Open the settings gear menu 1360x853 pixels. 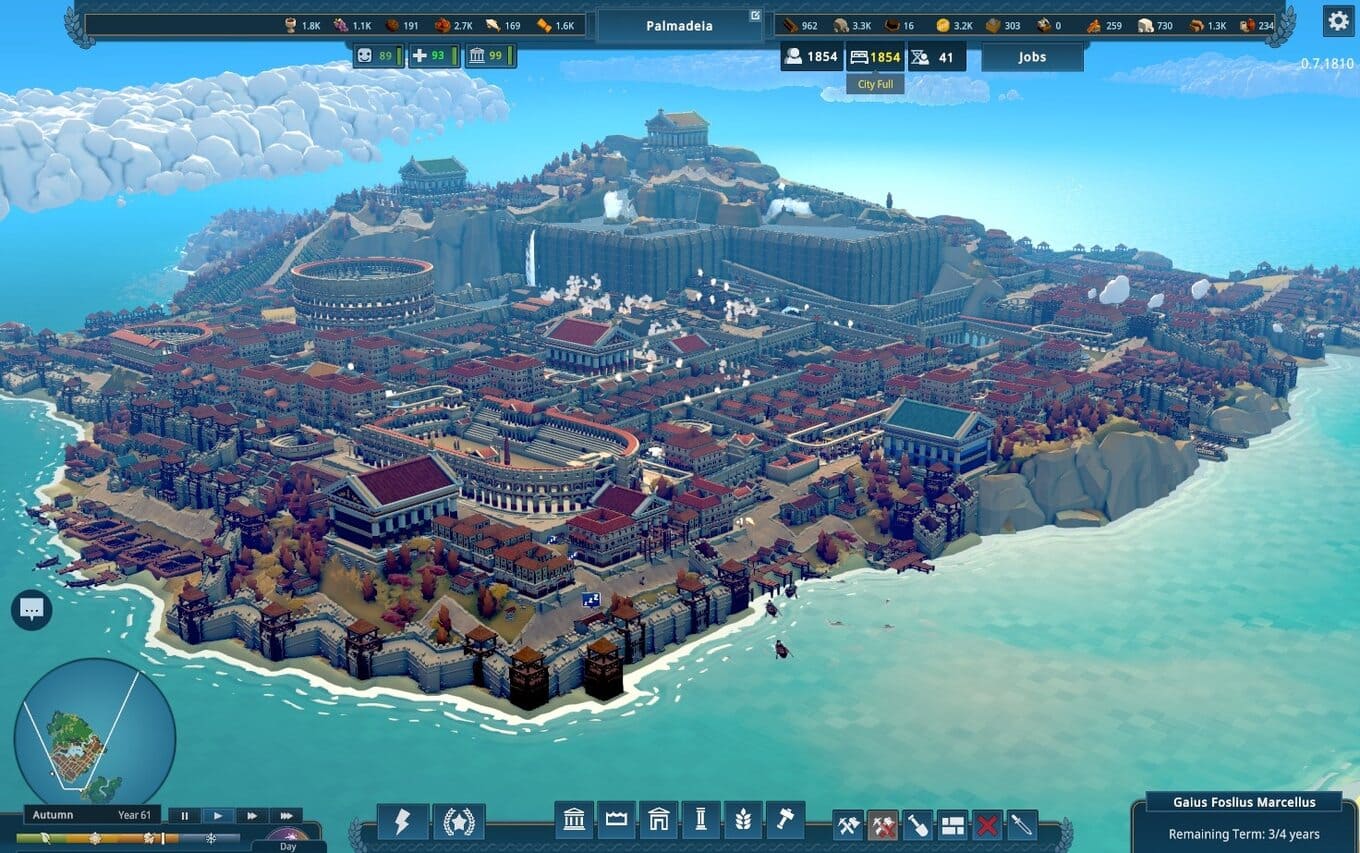click(1338, 21)
